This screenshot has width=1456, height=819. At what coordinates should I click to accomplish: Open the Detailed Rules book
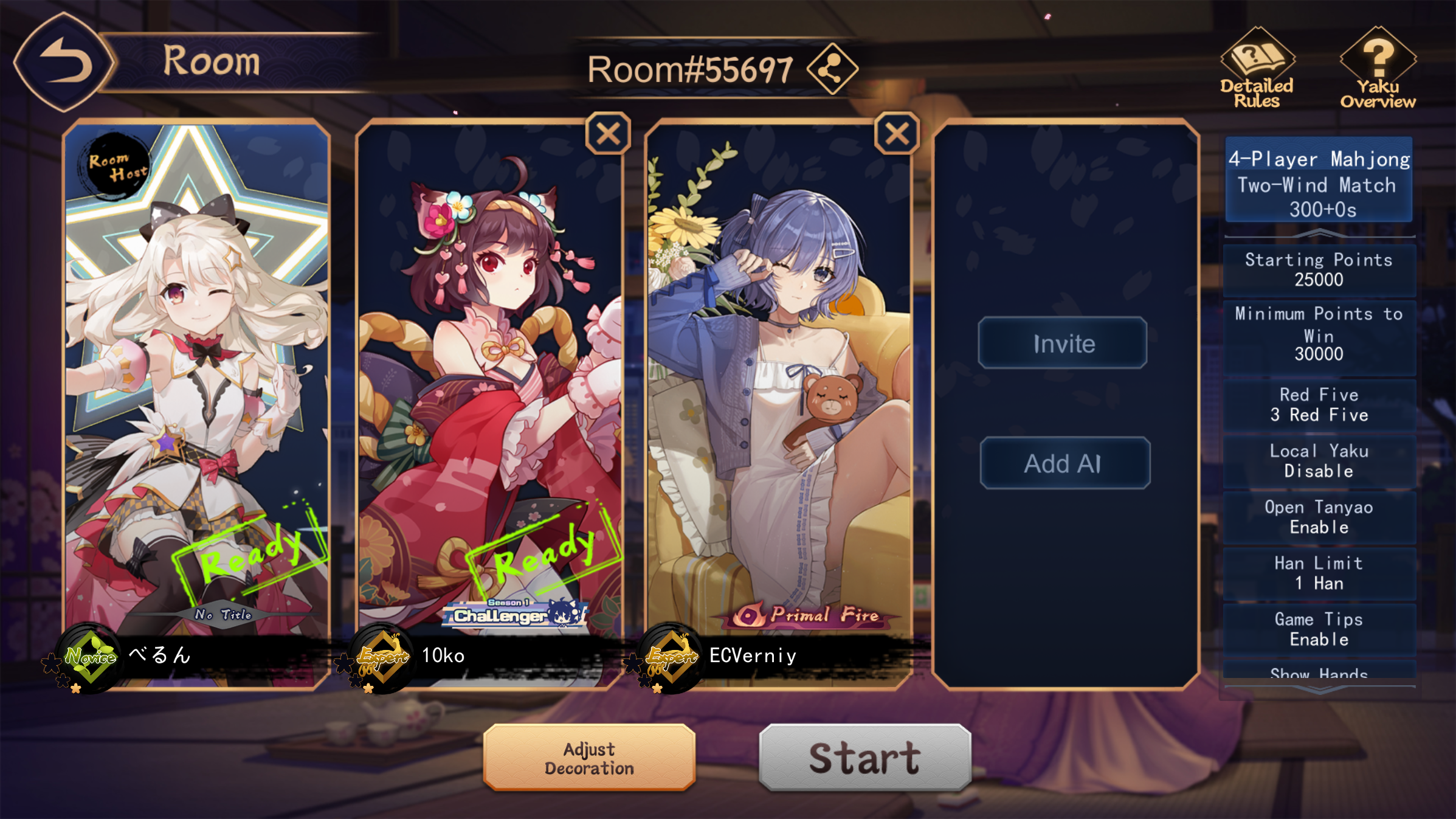[x=1257, y=68]
